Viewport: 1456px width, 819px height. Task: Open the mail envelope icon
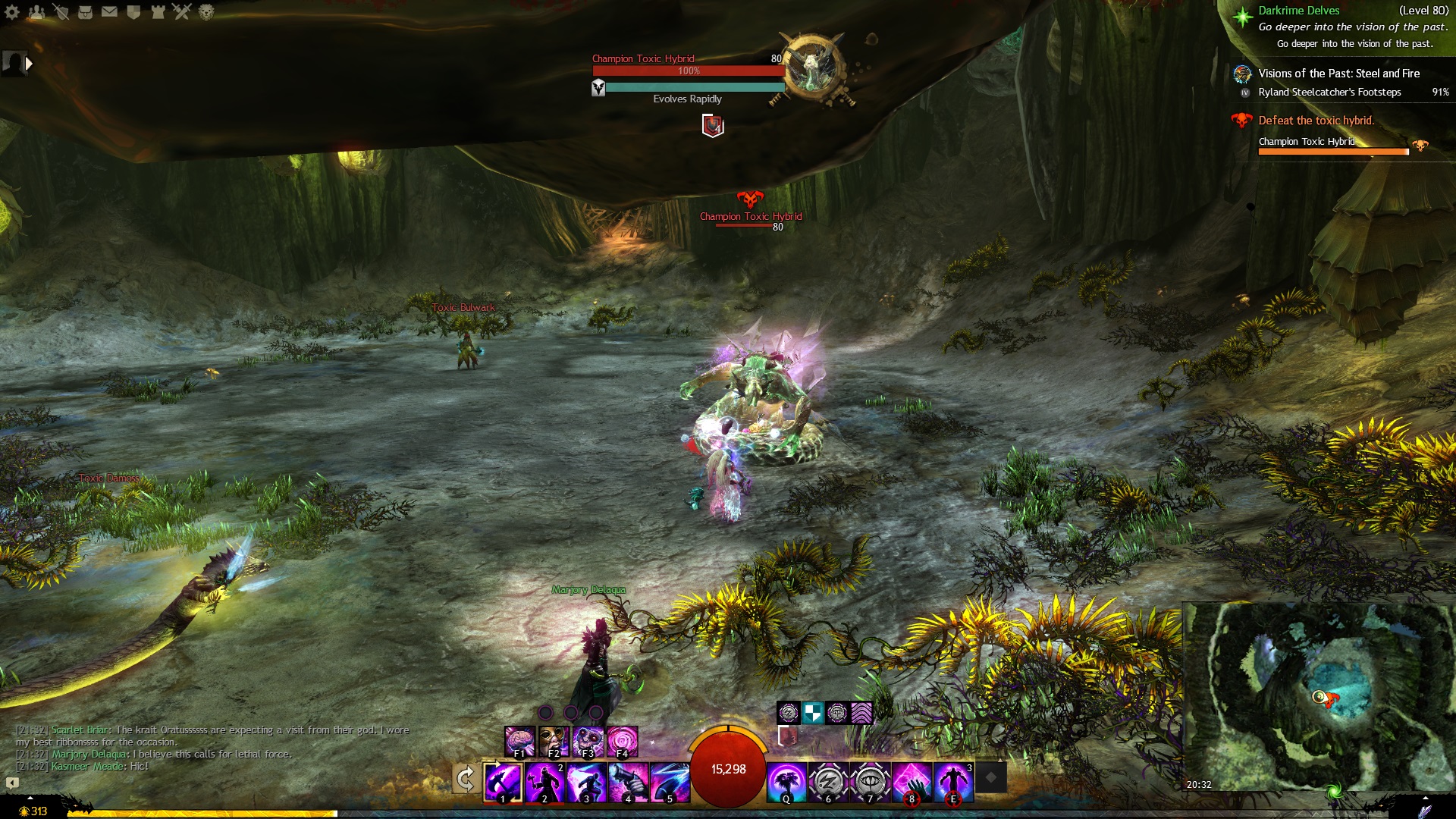tap(109, 11)
